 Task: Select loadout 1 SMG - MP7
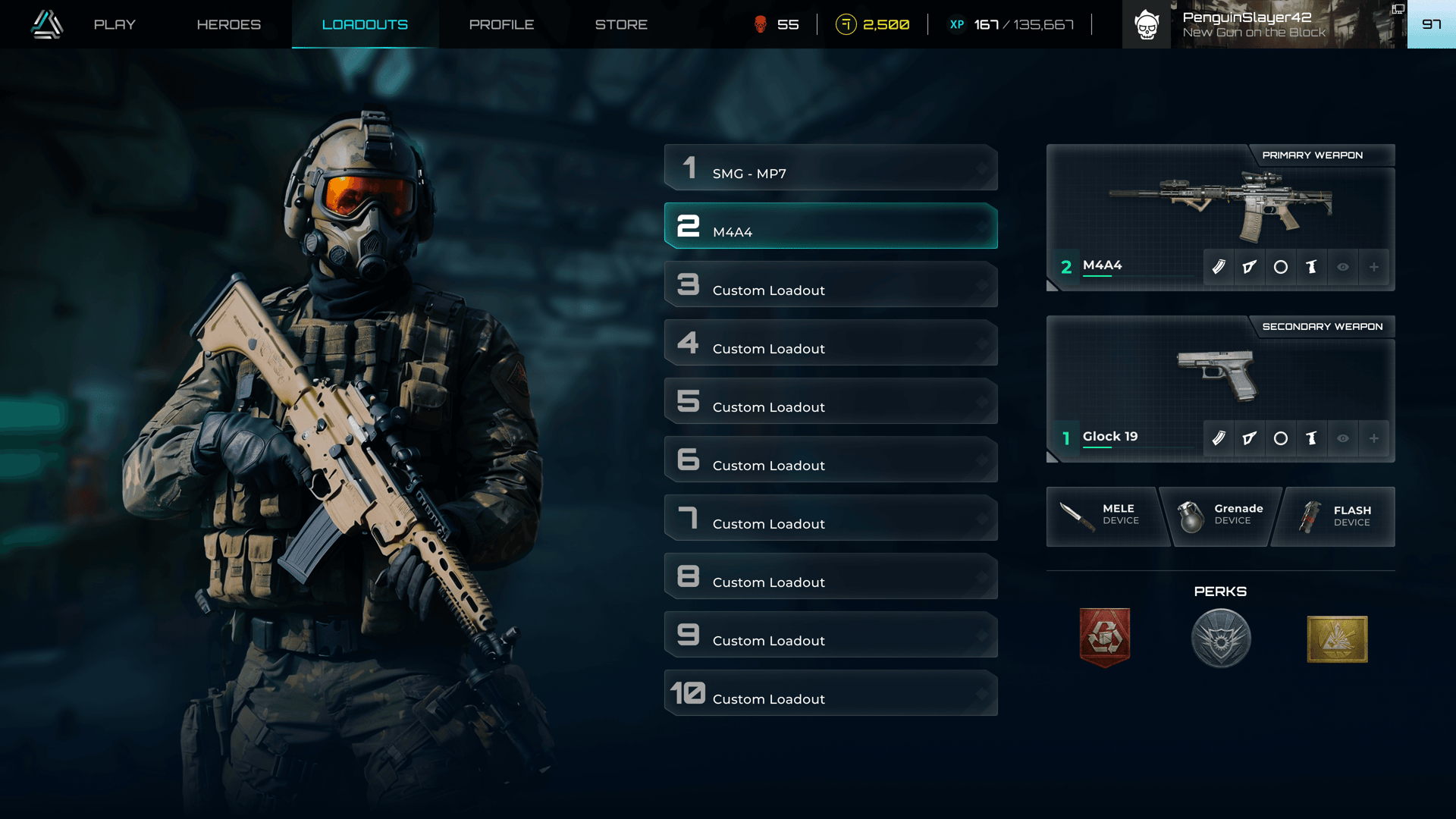[x=830, y=168]
